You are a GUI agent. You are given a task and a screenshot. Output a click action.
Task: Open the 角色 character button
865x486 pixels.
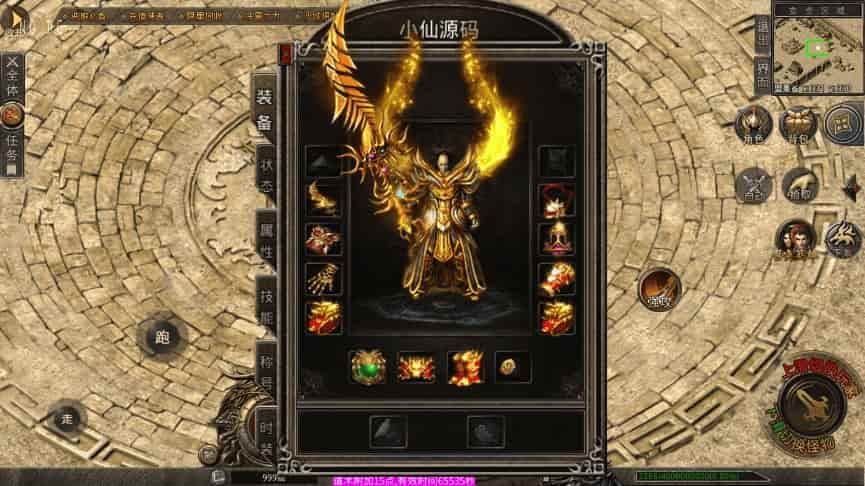click(752, 125)
